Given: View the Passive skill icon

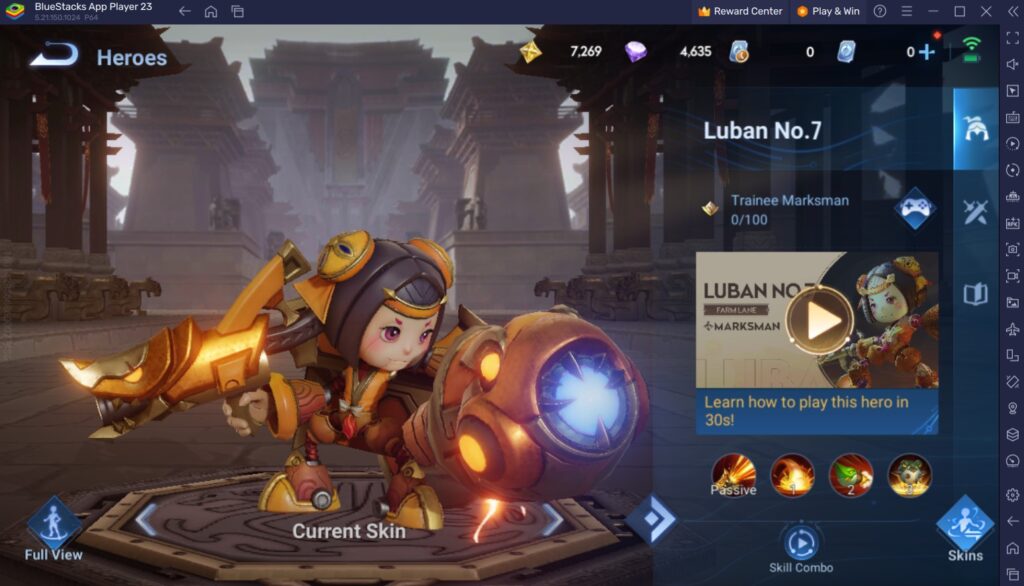Looking at the screenshot, I should [x=733, y=475].
